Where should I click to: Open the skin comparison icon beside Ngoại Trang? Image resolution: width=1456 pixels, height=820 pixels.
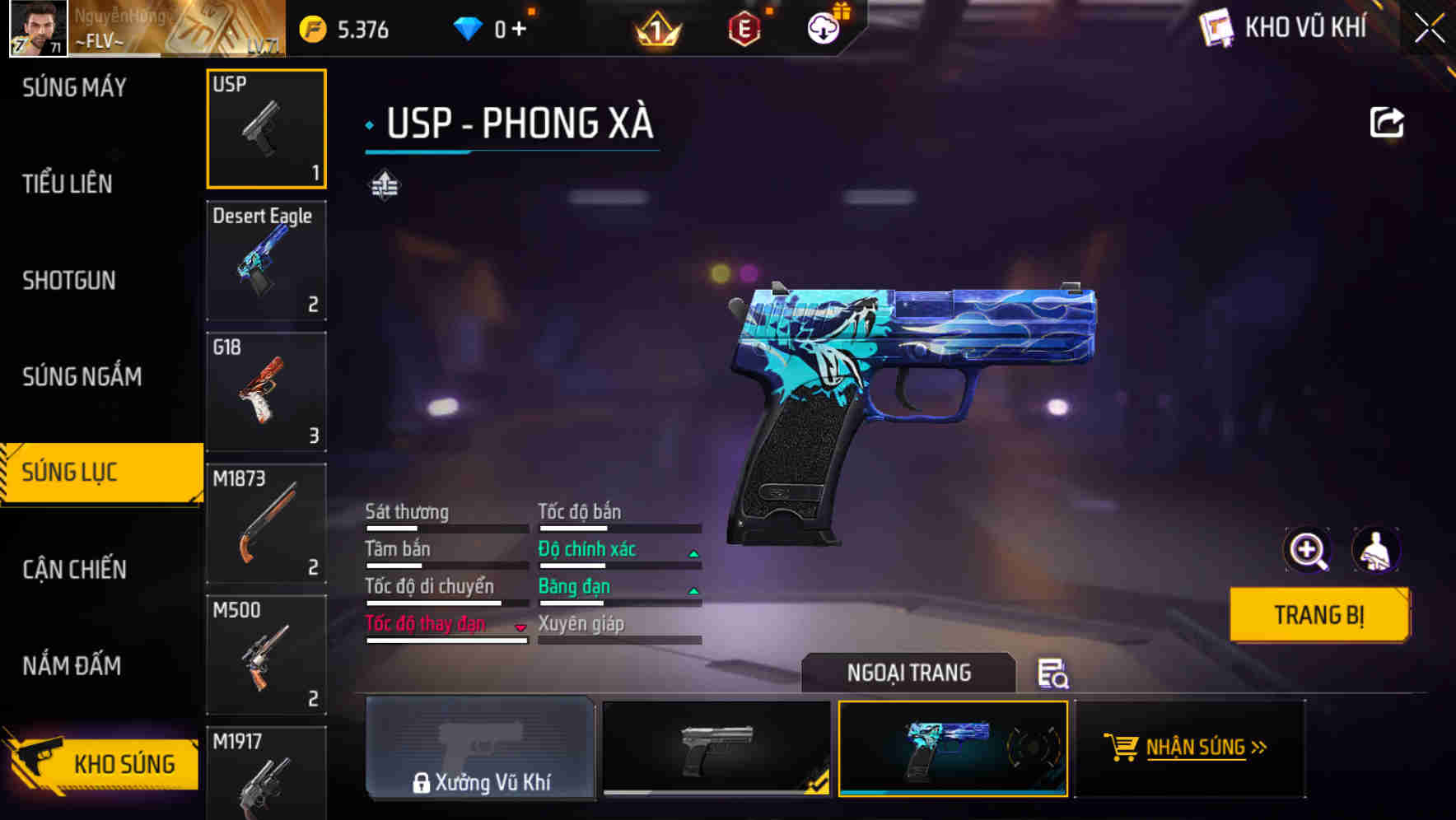coord(1055,675)
